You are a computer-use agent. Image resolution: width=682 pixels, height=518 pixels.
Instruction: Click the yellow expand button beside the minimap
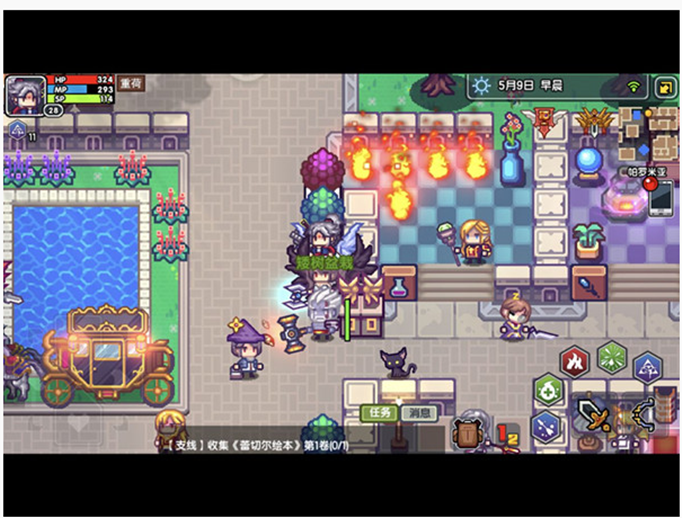665,88
